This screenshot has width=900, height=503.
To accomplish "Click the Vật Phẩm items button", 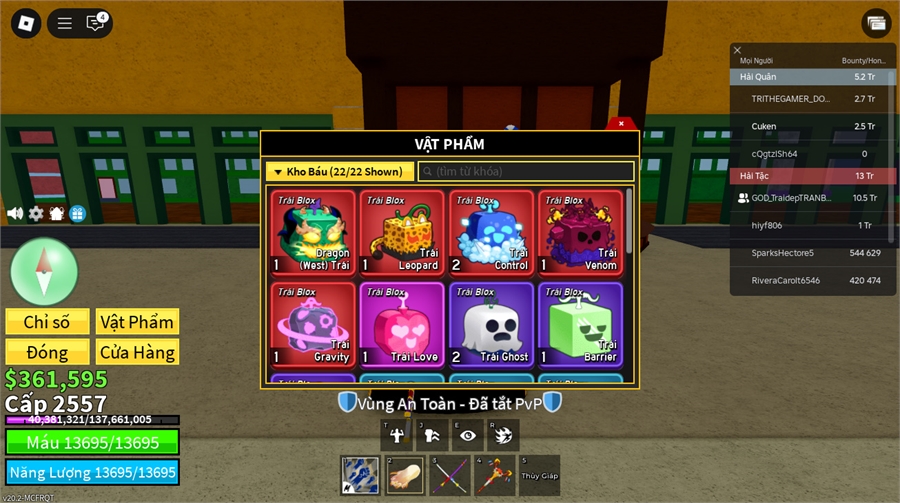I will 137,322.
